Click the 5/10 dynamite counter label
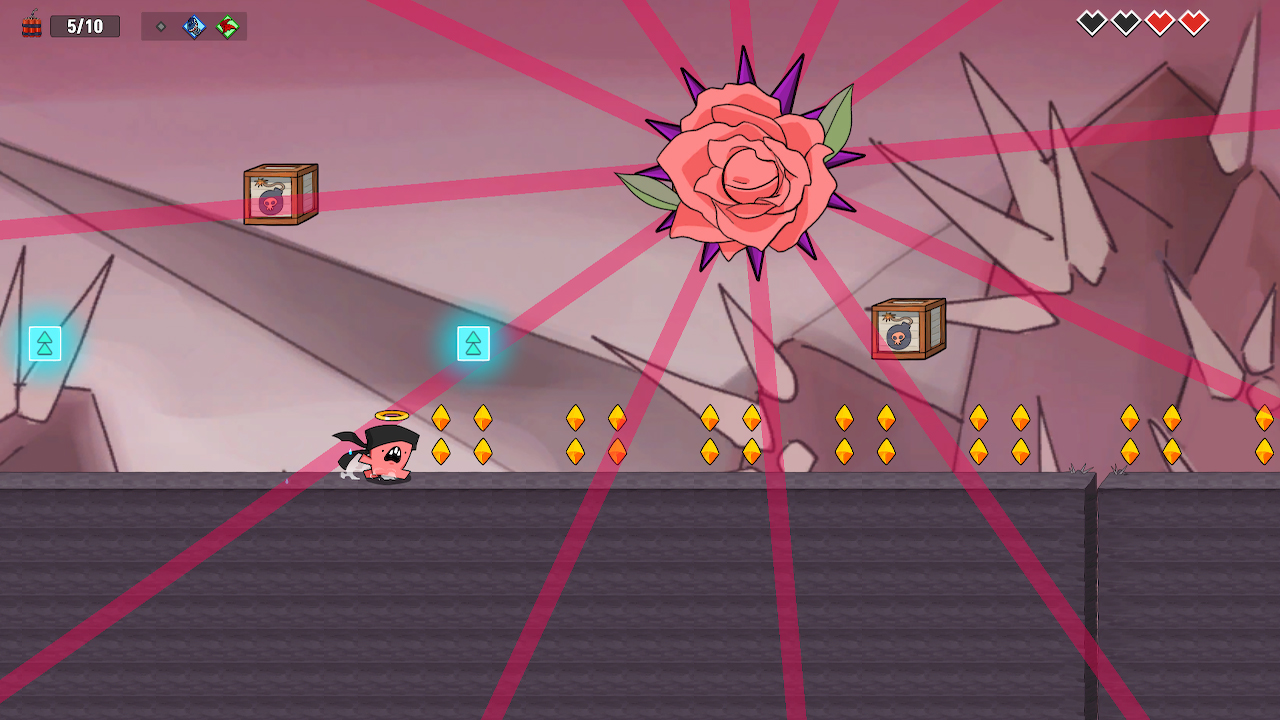1280x720 pixels. tap(85, 26)
